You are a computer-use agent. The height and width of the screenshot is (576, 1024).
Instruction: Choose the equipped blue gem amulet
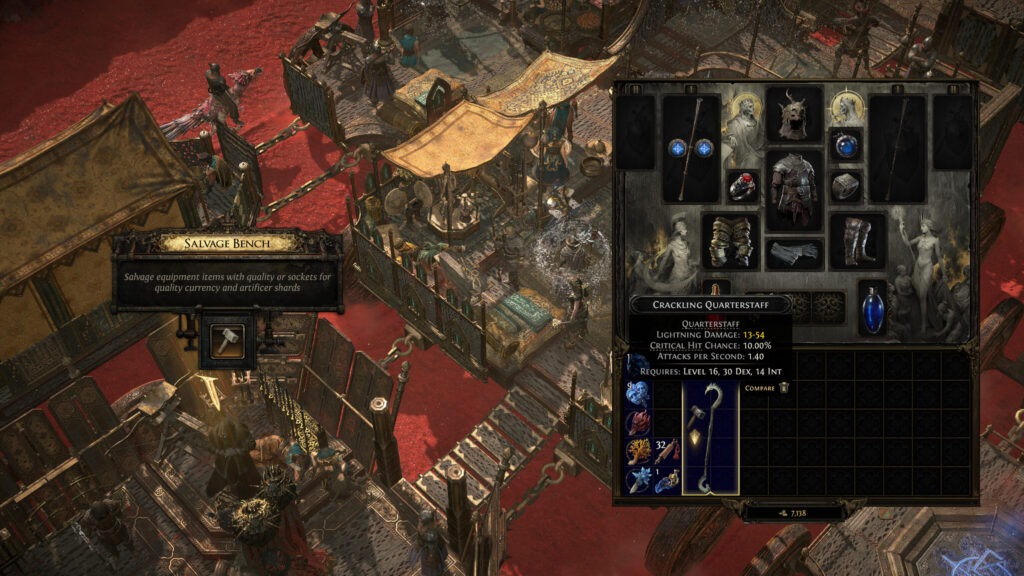[x=845, y=145]
